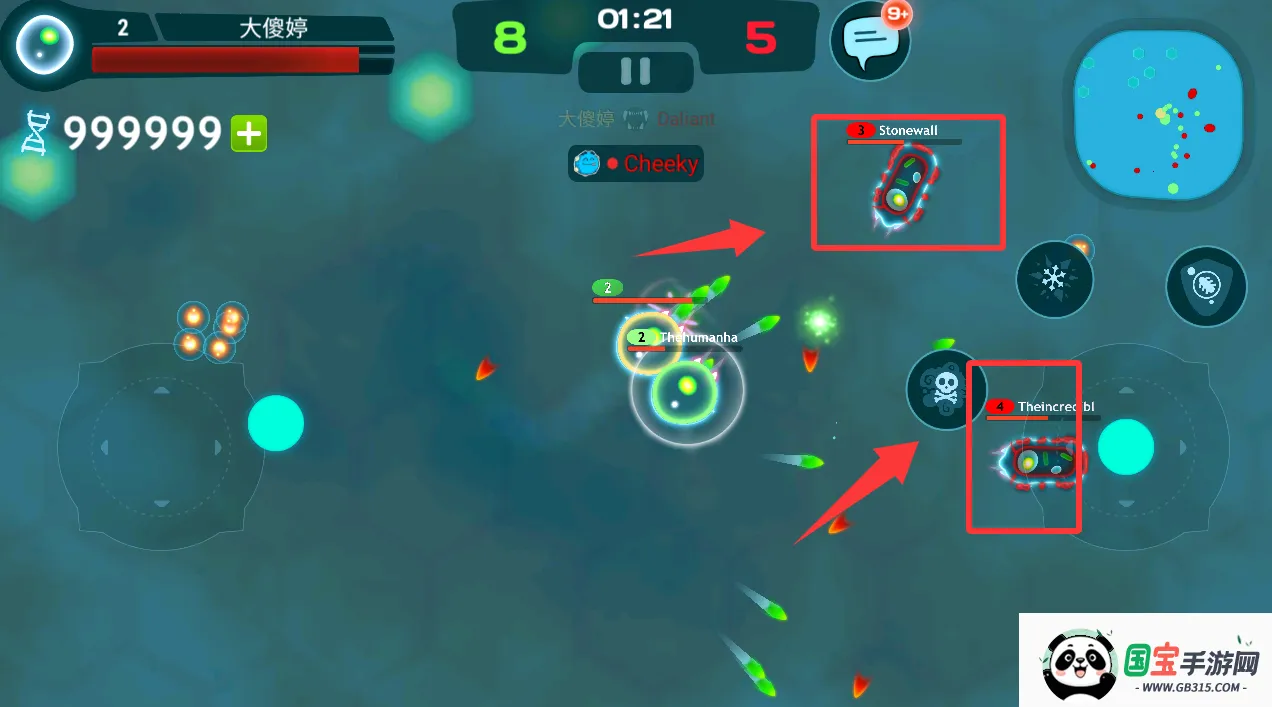Activate the snowflake freeze ability
This screenshot has width=1272, height=707.
(x=1054, y=279)
